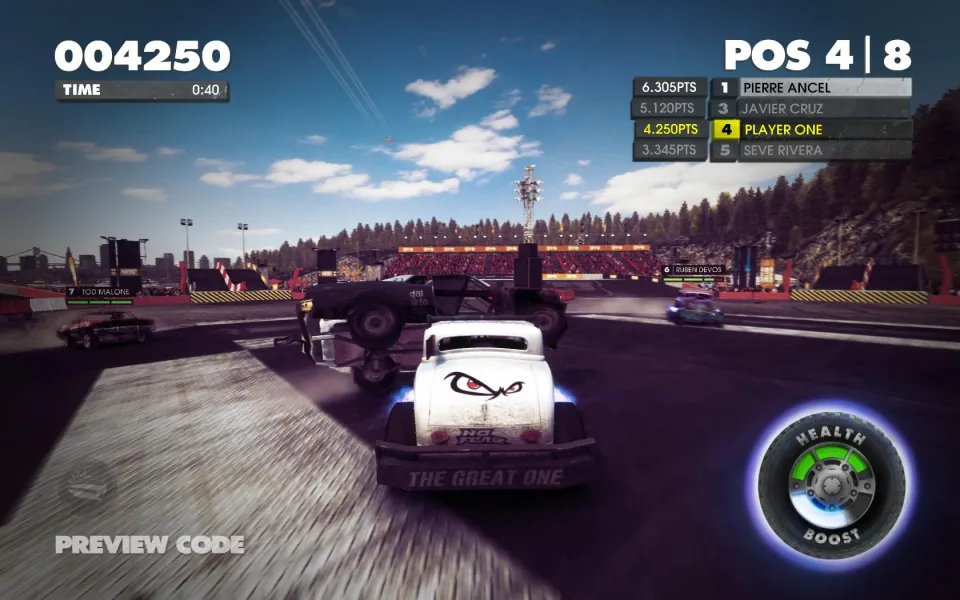Select the Tod Malone opponent name tag
The image size is (960, 600).
pyautogui.click(x=102, y=292)
